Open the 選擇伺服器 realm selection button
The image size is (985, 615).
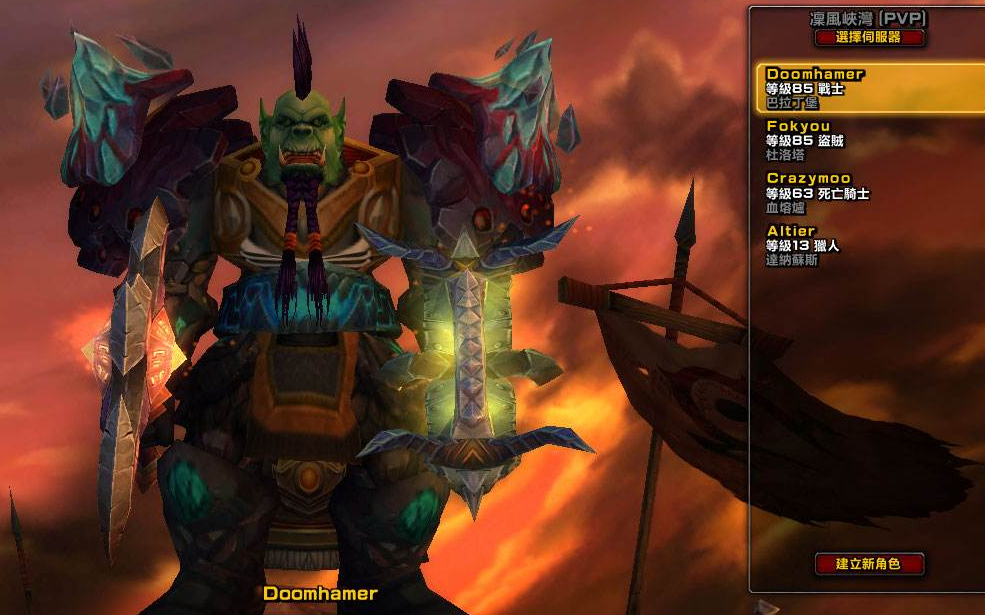[869, 38]
